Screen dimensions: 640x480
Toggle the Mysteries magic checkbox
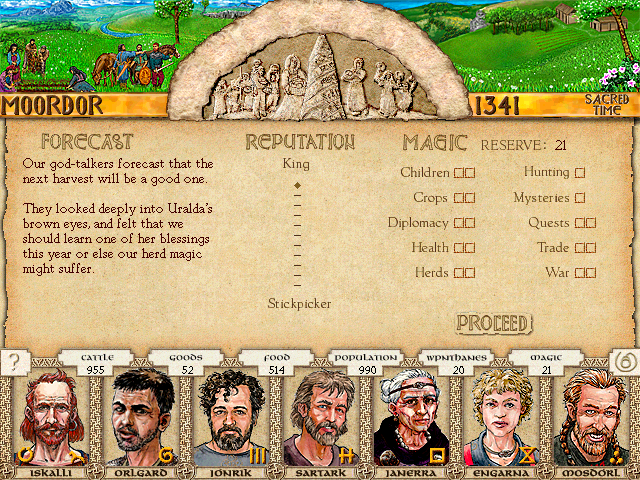(580, 198)
